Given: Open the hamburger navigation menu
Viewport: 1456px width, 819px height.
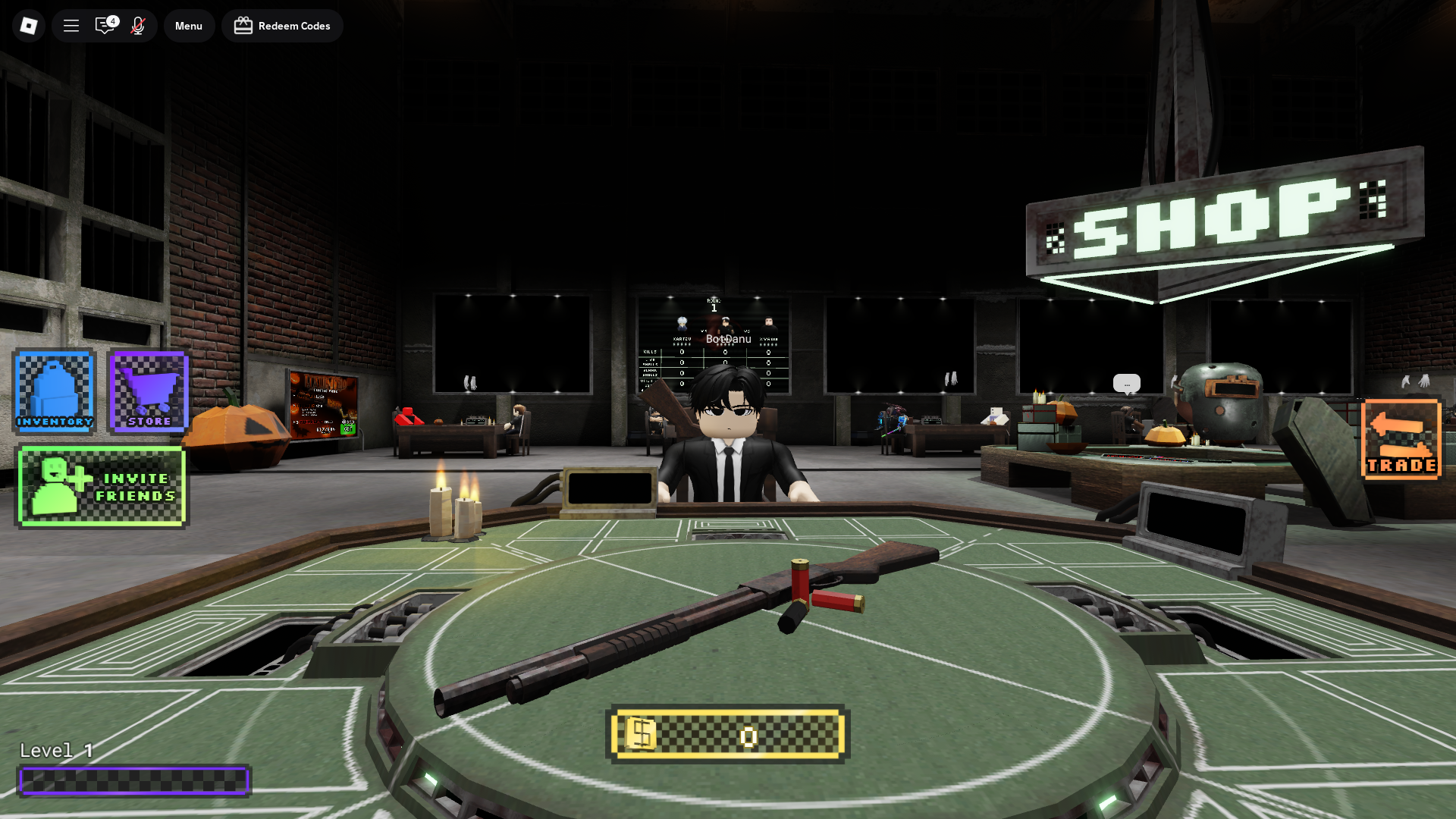Looking at the screenshot, I should 71,25.
